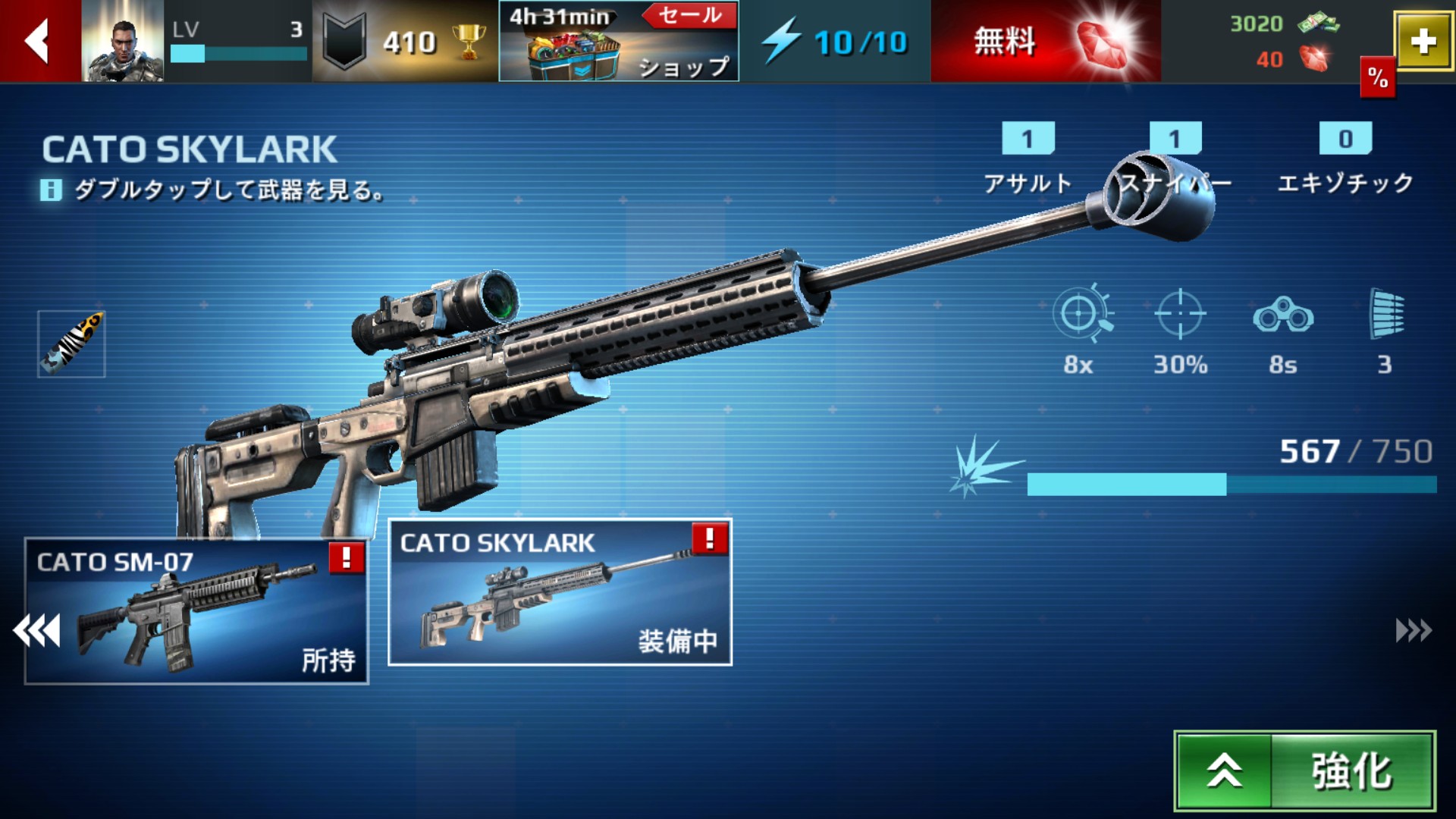Show next weapons with right chevrons
1456x819 pixels.
(x=1414, y=631)
